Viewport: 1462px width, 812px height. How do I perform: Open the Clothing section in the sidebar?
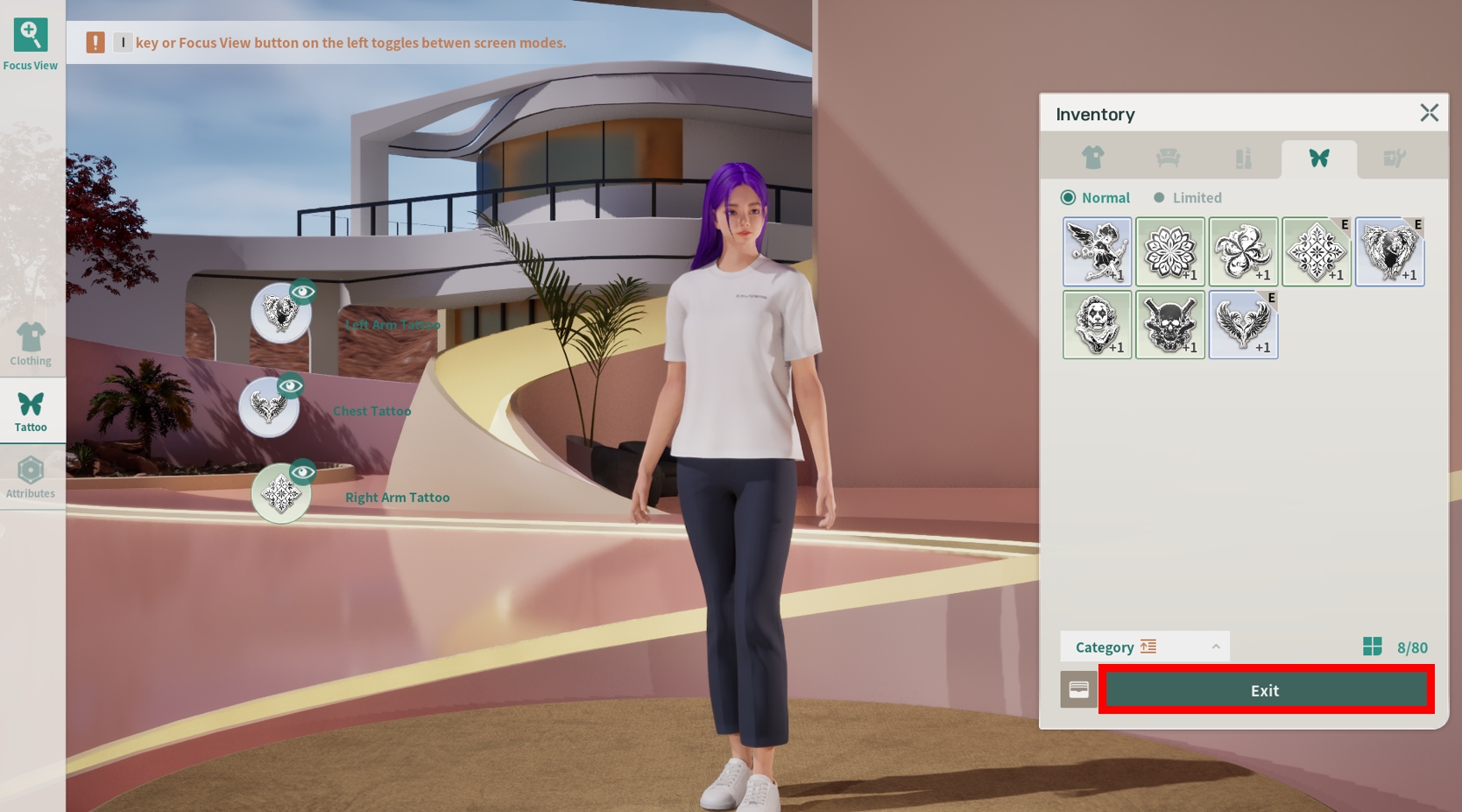pyautogui.click(x=31, y=344)
